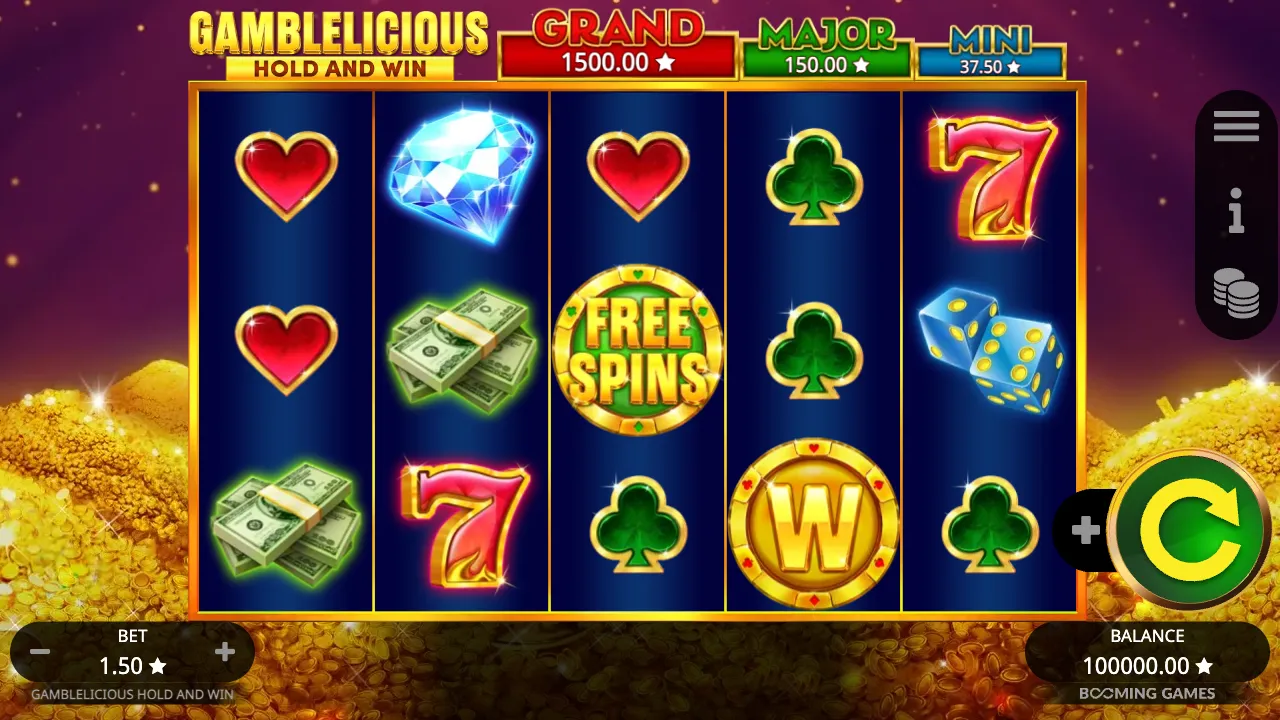The height and width of the screenshot is (720, 1280).
Task: Click the Grand 1500.00 jackpot banner
Action: (617, 45)
